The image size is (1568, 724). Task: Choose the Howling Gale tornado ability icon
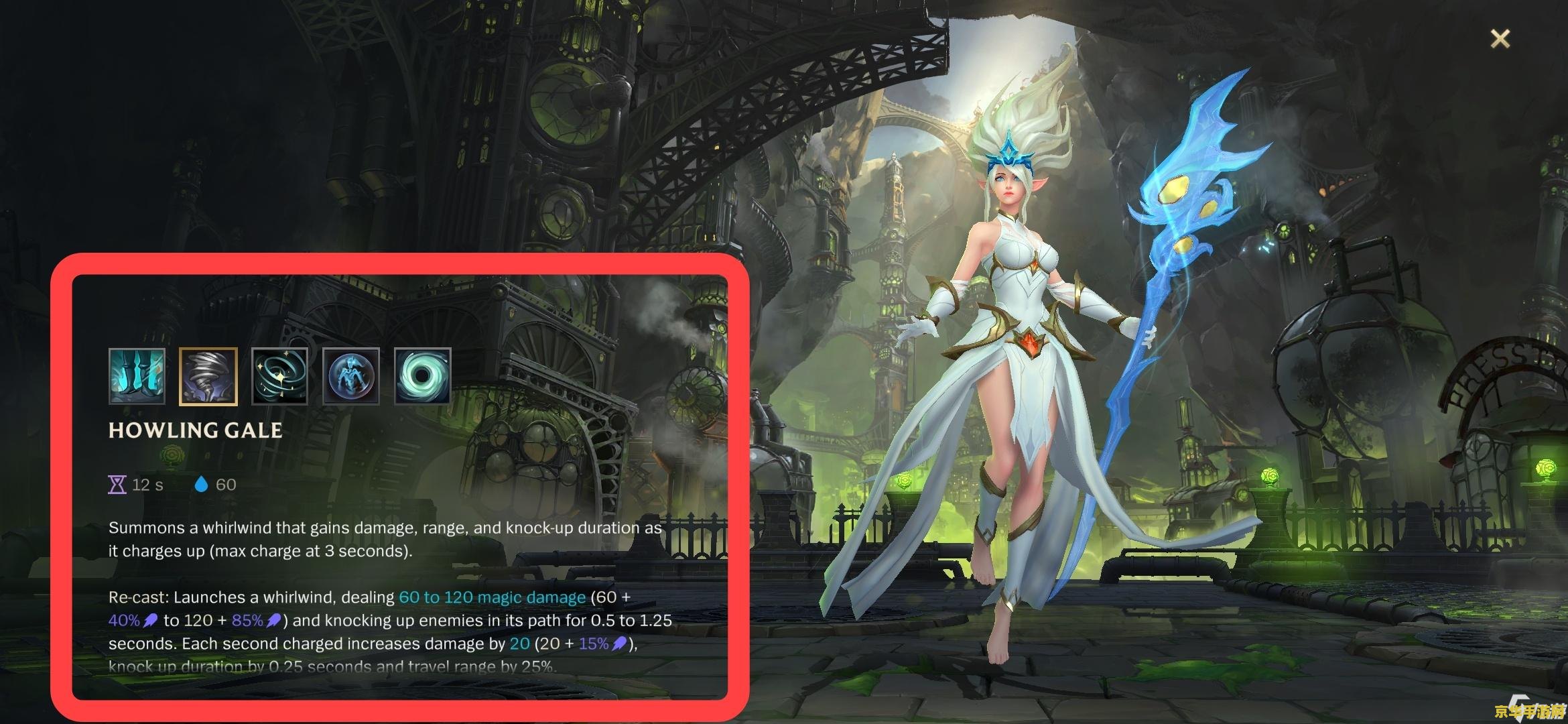[x=208, y=376]
